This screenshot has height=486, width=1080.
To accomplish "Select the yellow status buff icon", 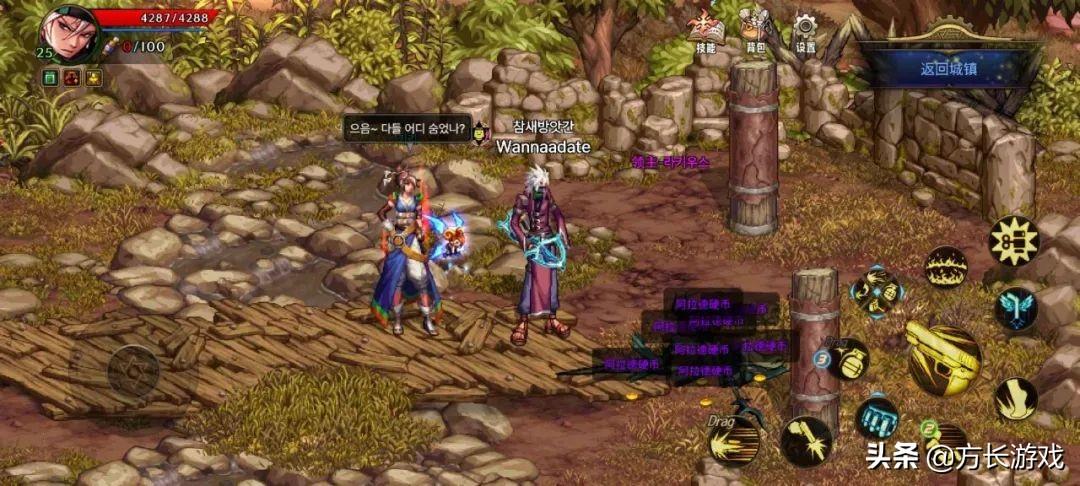I will click(93, 77).
